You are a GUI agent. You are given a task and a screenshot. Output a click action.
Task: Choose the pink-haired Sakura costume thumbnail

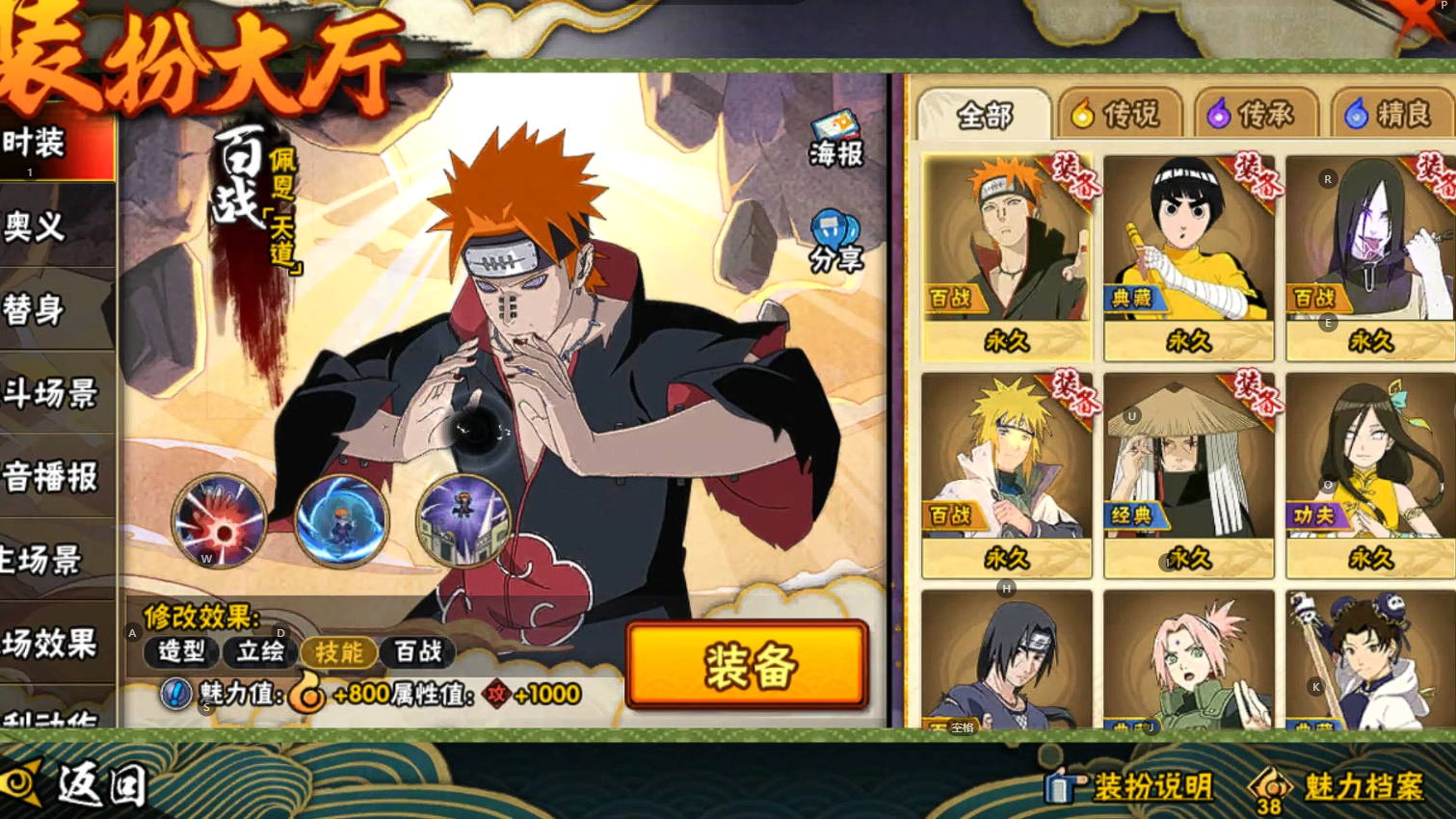[1188, 660]
